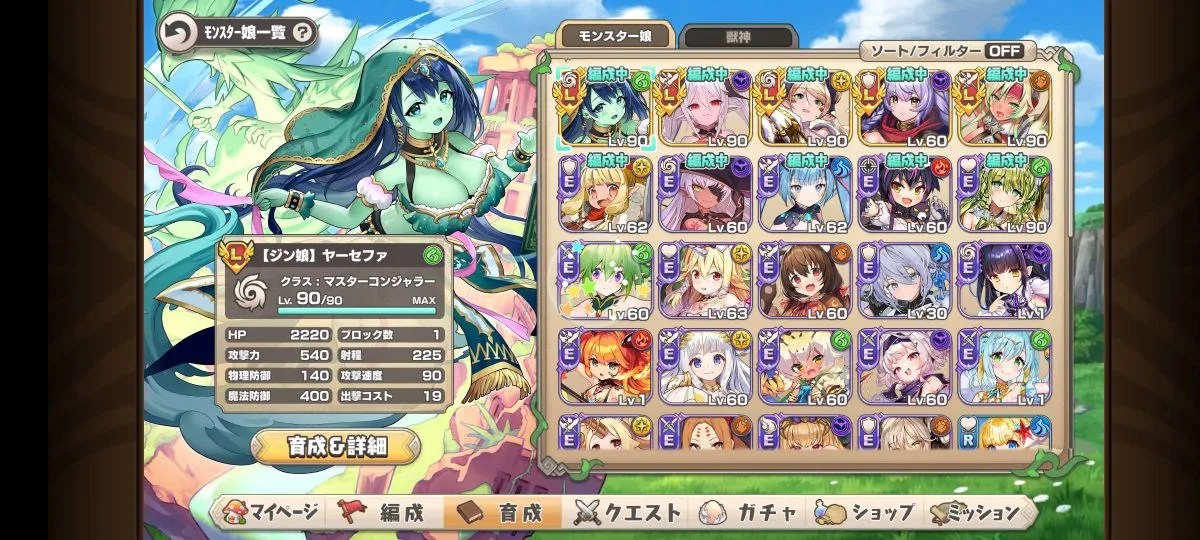Go to マイページ in bottom menu
This screenshot has height=540, width=1200.
[x=272, y=514]
